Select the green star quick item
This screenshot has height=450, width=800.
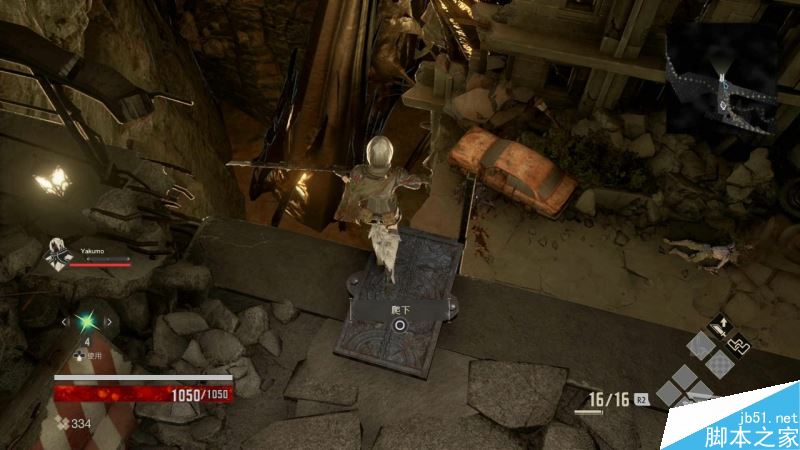pos(87,322)
